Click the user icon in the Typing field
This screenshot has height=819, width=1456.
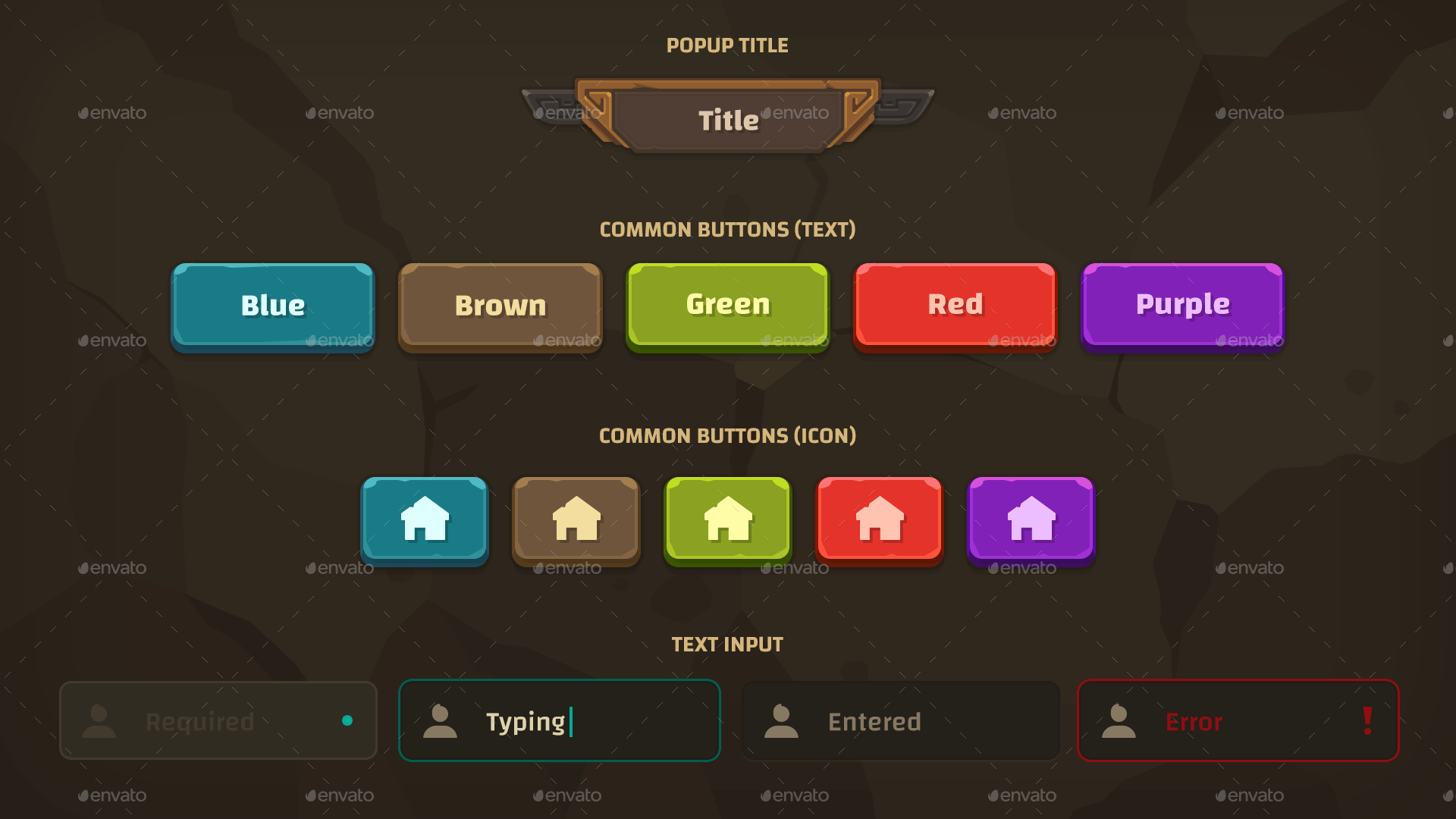click(442, 720)
